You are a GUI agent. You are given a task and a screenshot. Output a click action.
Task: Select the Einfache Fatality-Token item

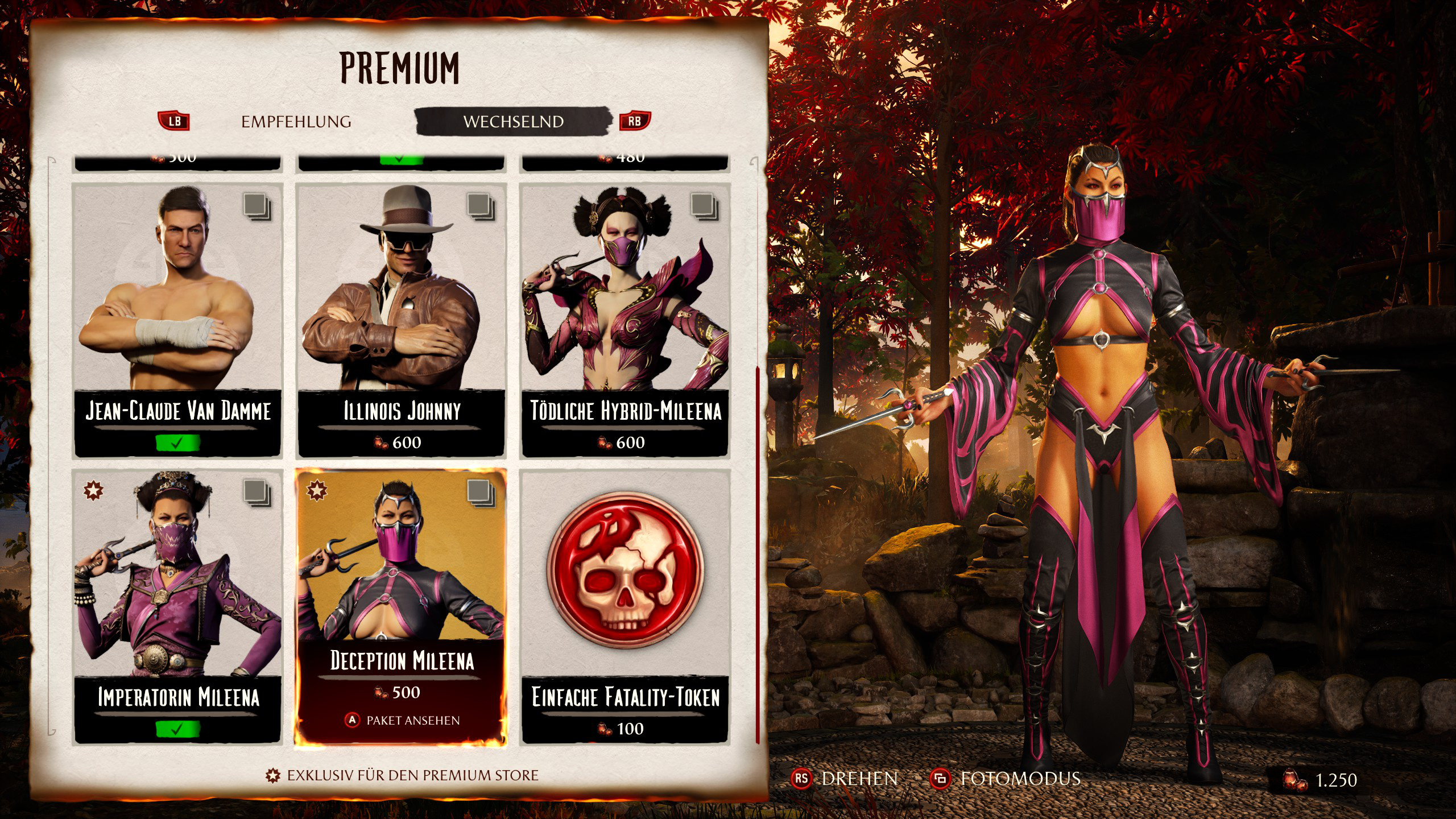625,606
